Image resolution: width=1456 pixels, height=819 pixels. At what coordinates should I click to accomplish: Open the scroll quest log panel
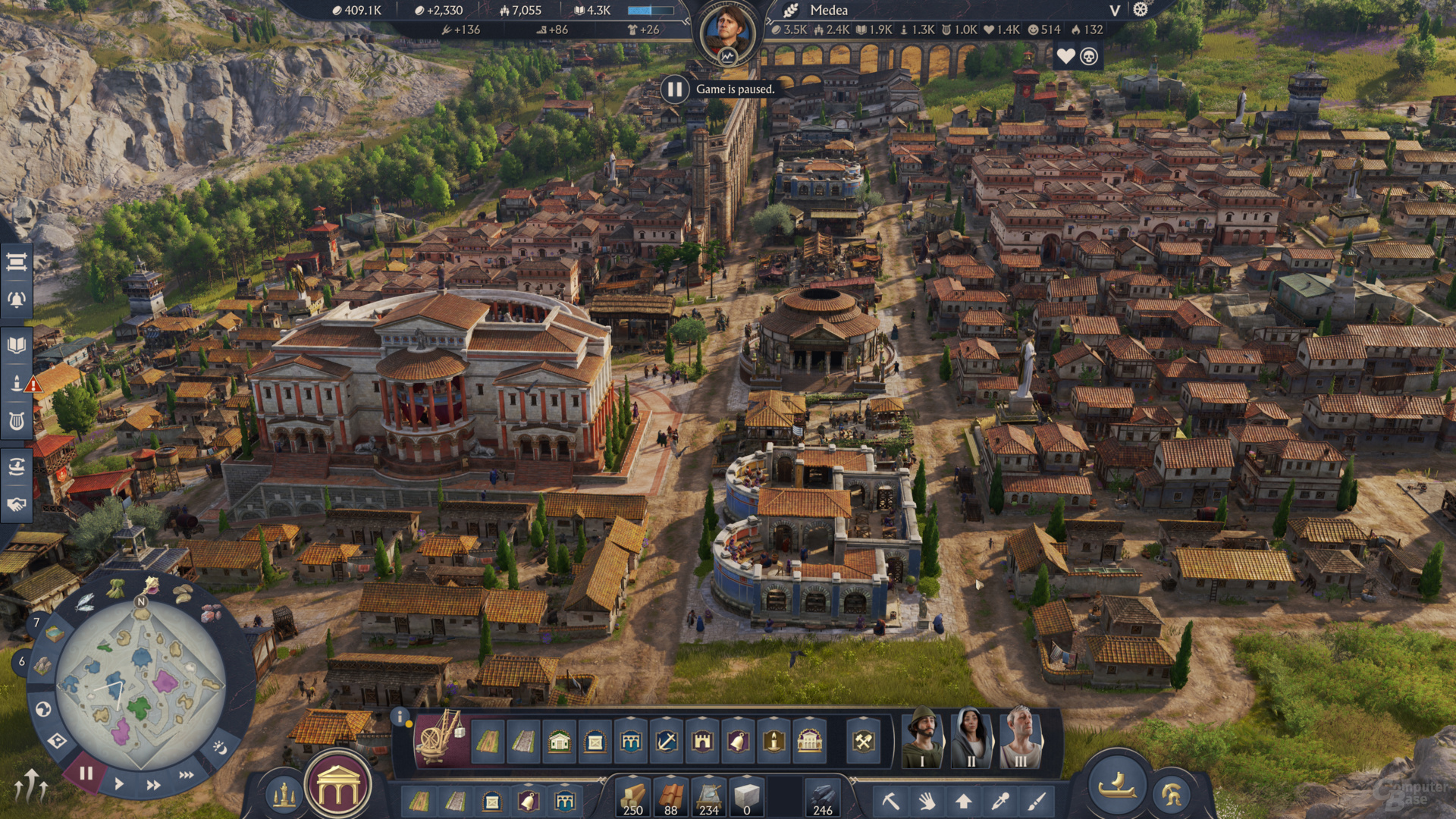pyautogui.click(x=17, y=262)
